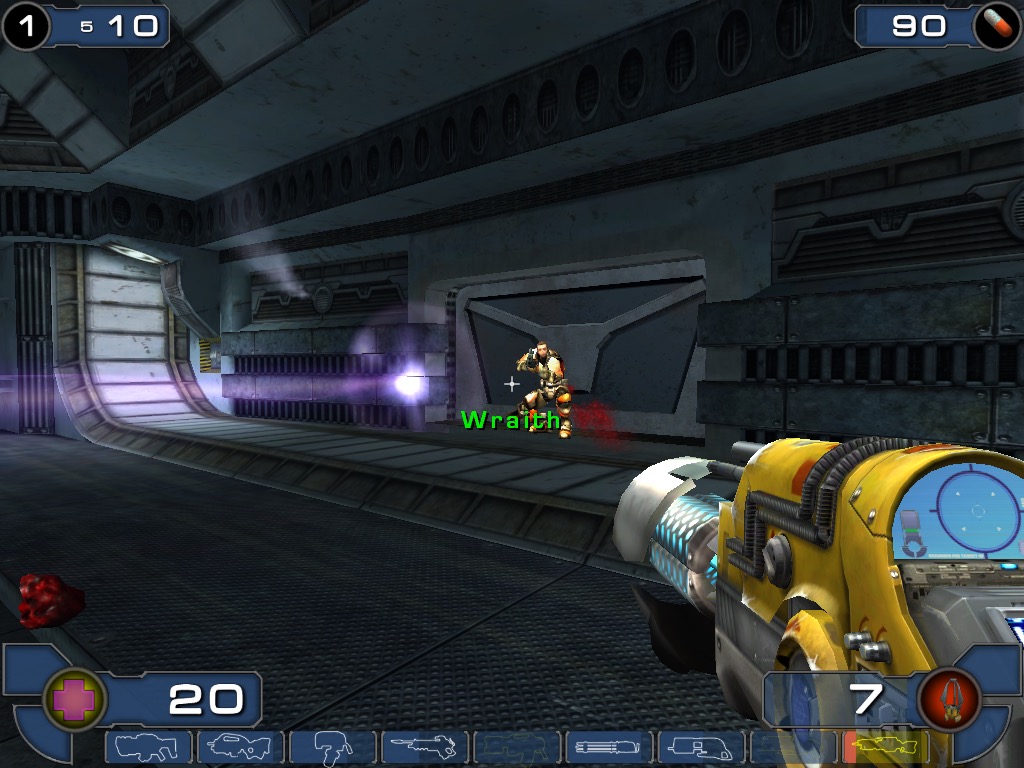Select the Minigun weapon slot
The width and height of the screenshot is (1024, 768).
[607, 747]
